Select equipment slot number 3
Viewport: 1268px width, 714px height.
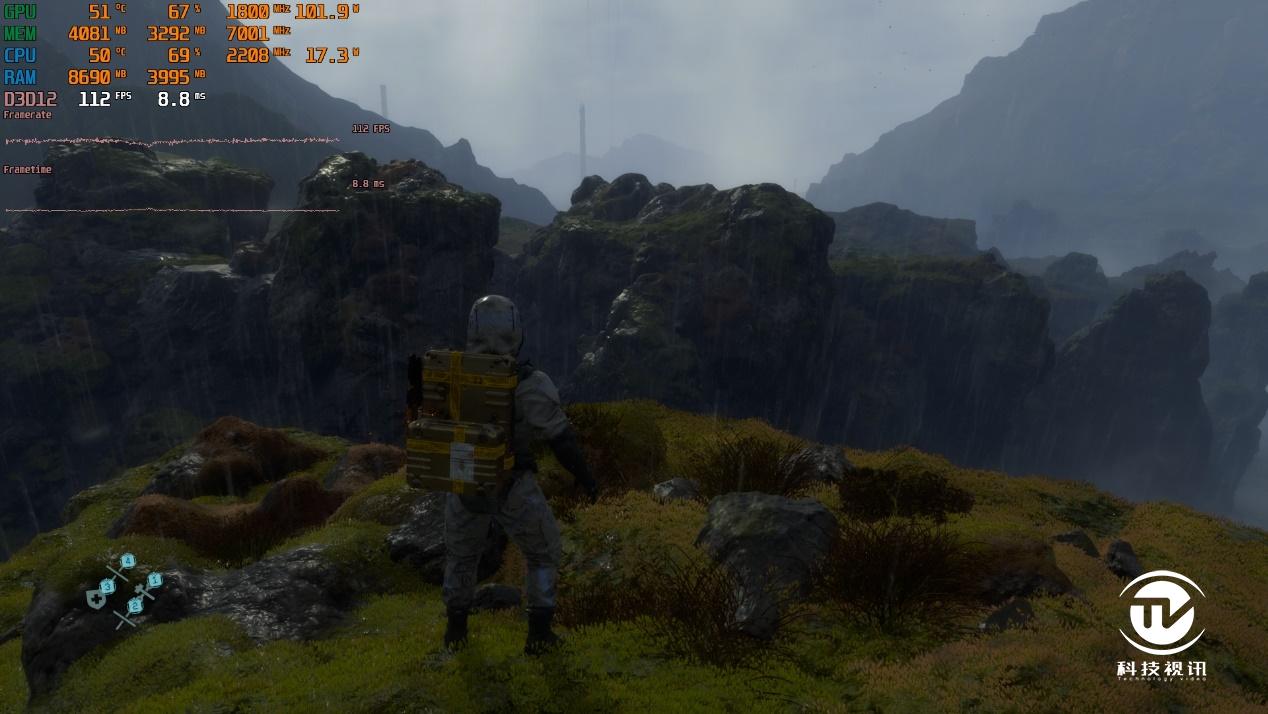pos(108,586)
